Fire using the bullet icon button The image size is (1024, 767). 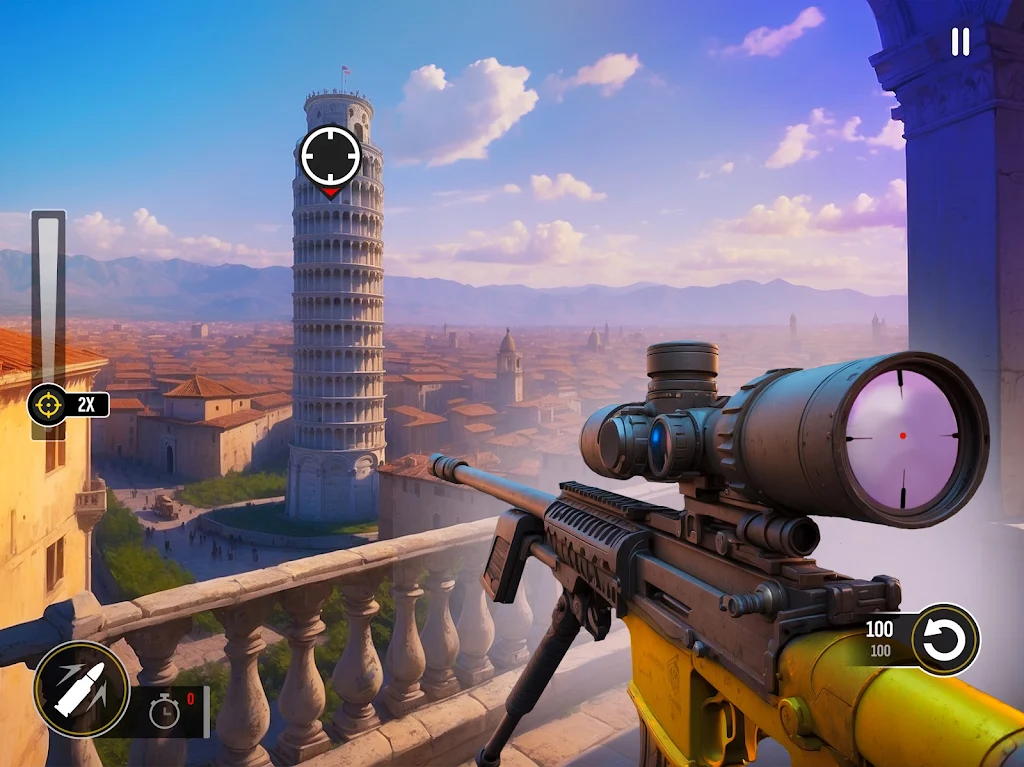[81, 689]
